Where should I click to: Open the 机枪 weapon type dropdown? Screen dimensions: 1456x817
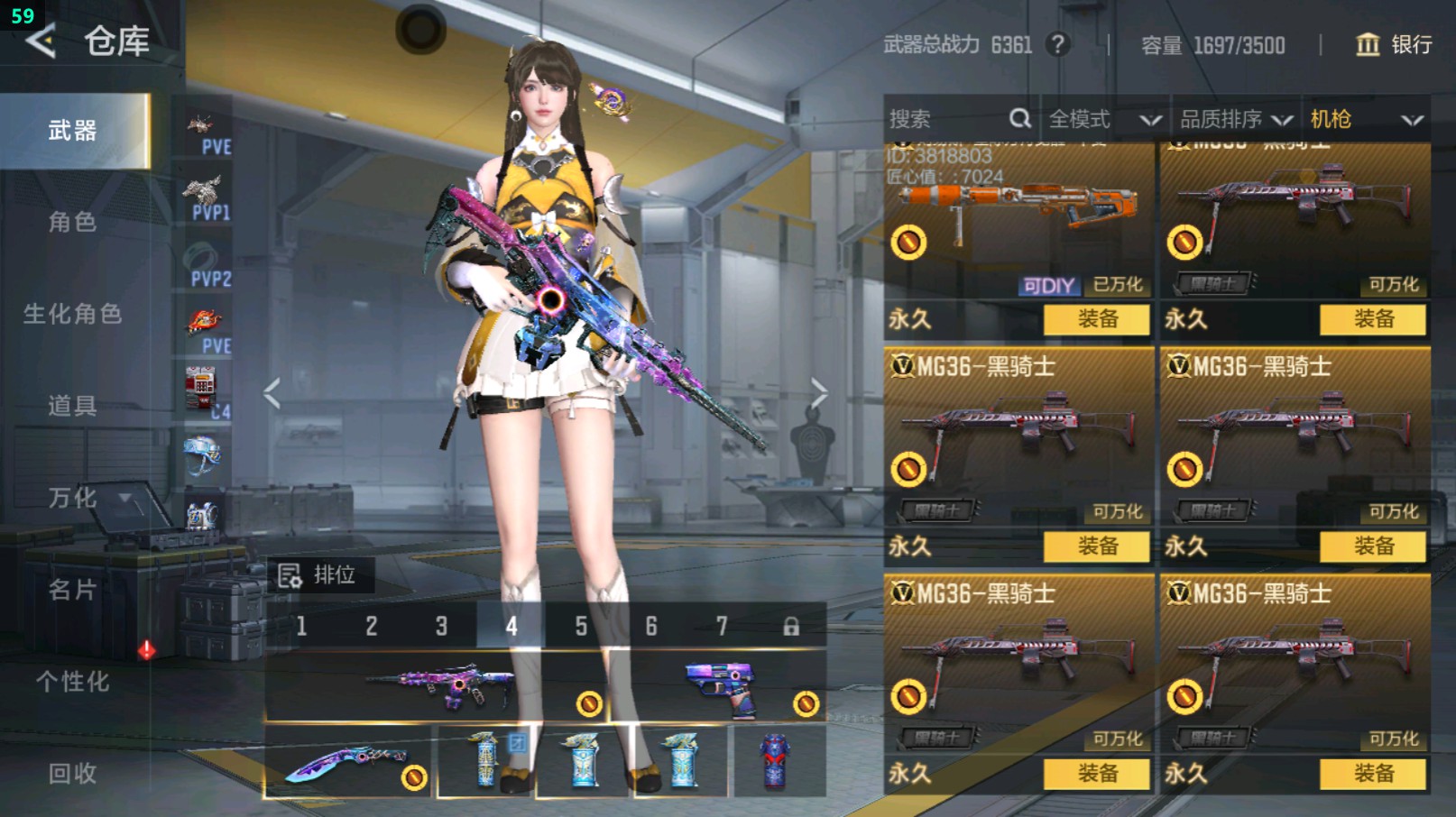point(1366,119)
